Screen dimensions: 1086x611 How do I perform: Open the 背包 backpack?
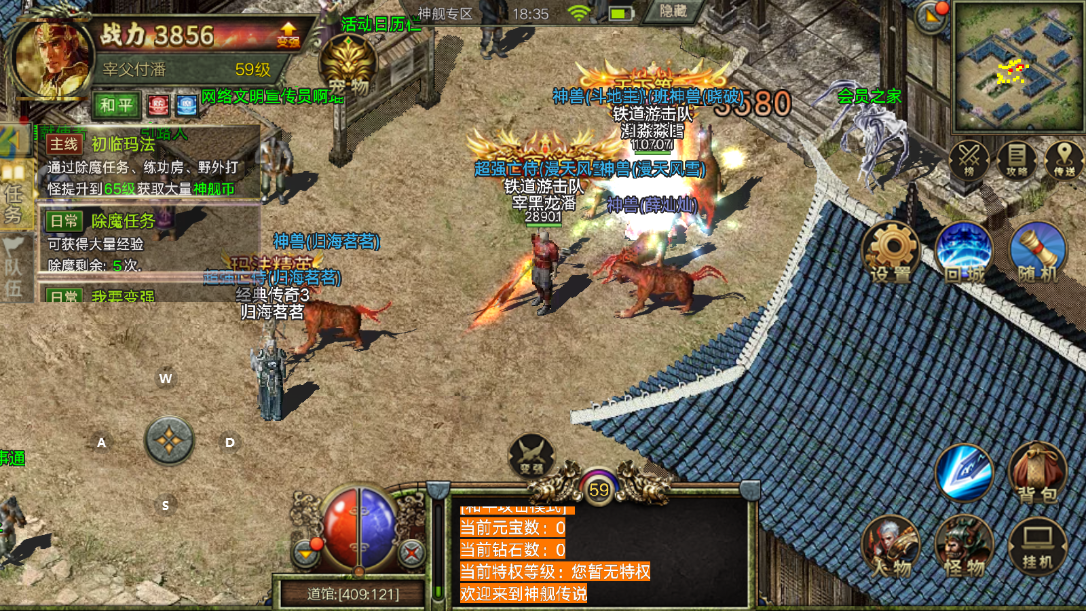pos(1037,472)
